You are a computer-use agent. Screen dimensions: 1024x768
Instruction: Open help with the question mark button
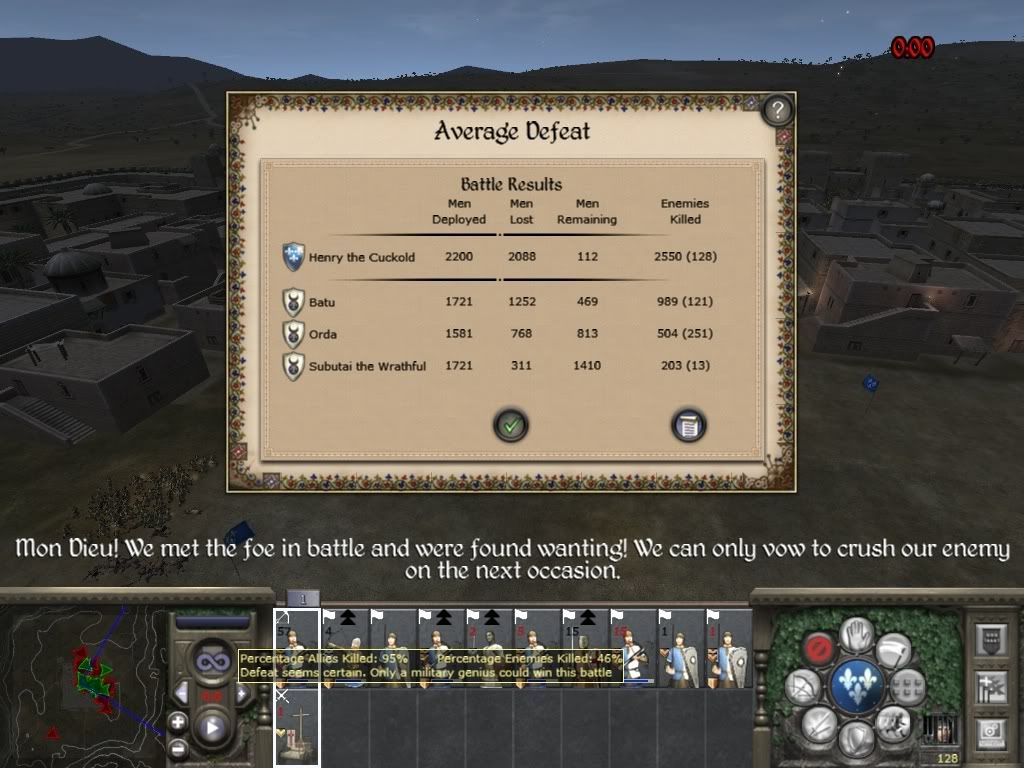(x=778, y=110)
